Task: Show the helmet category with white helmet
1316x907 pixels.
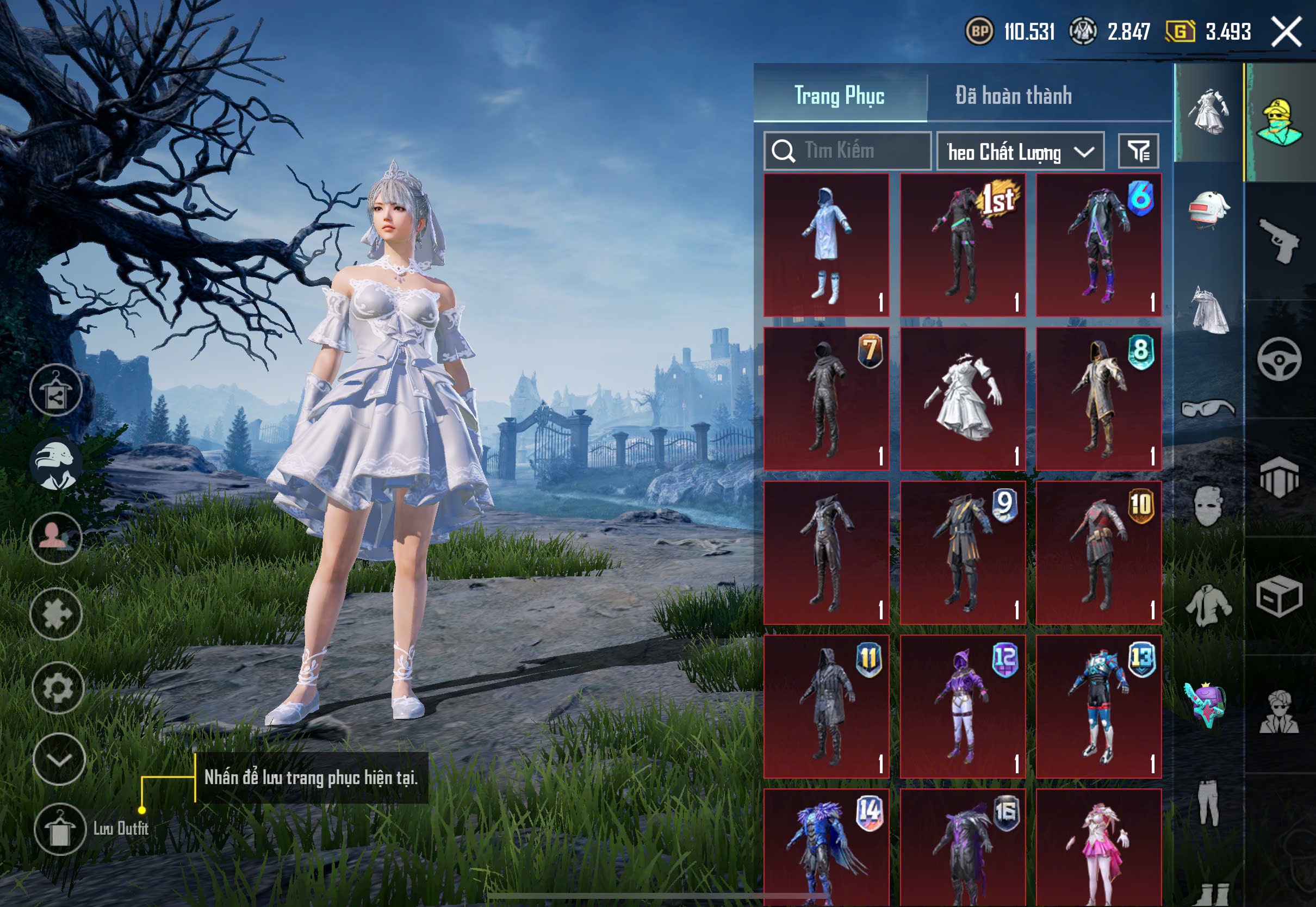Action: click(1209, 210)
